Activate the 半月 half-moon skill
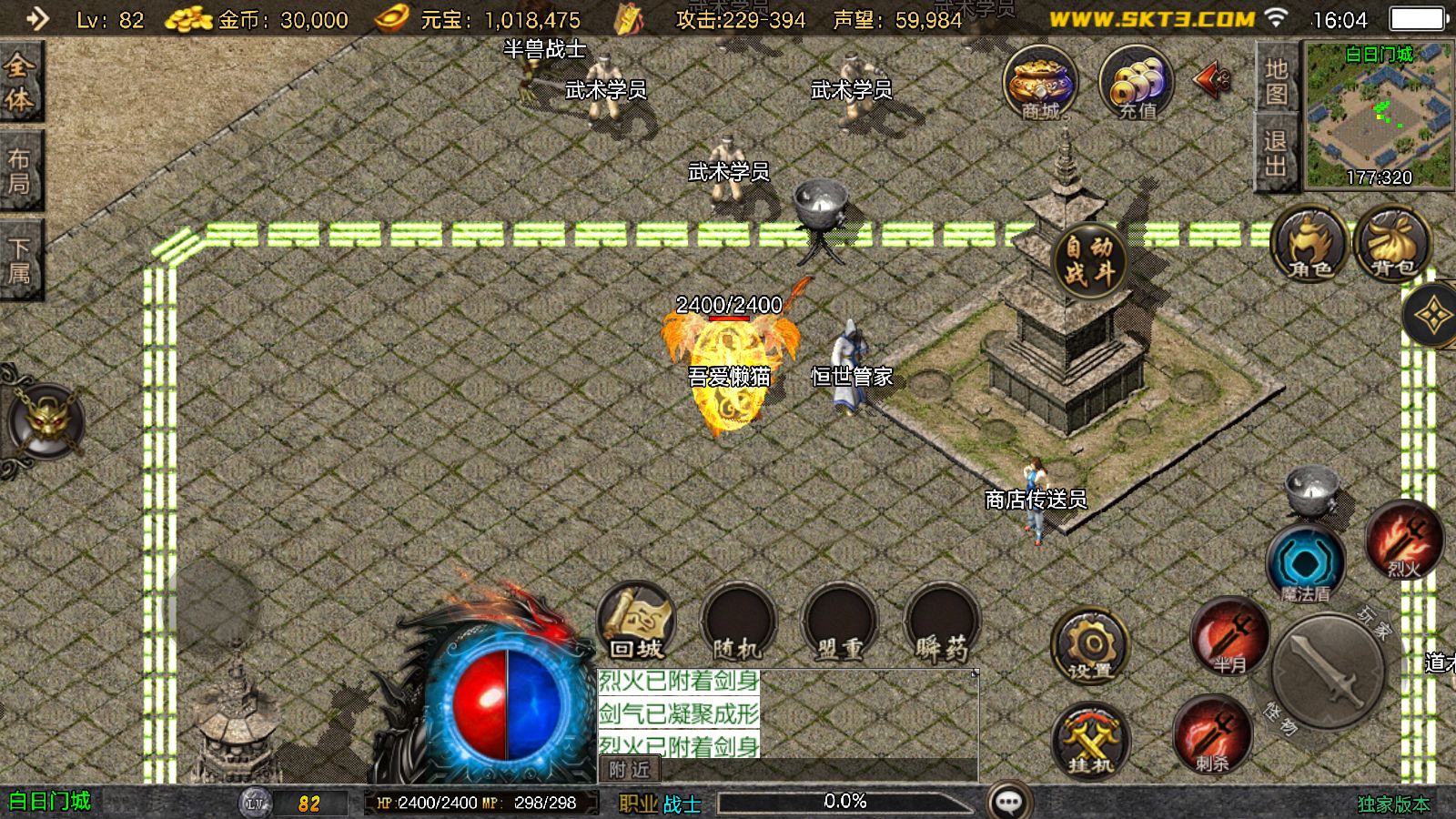Viewport: 1456px width, 819px height. (1229, 635)
